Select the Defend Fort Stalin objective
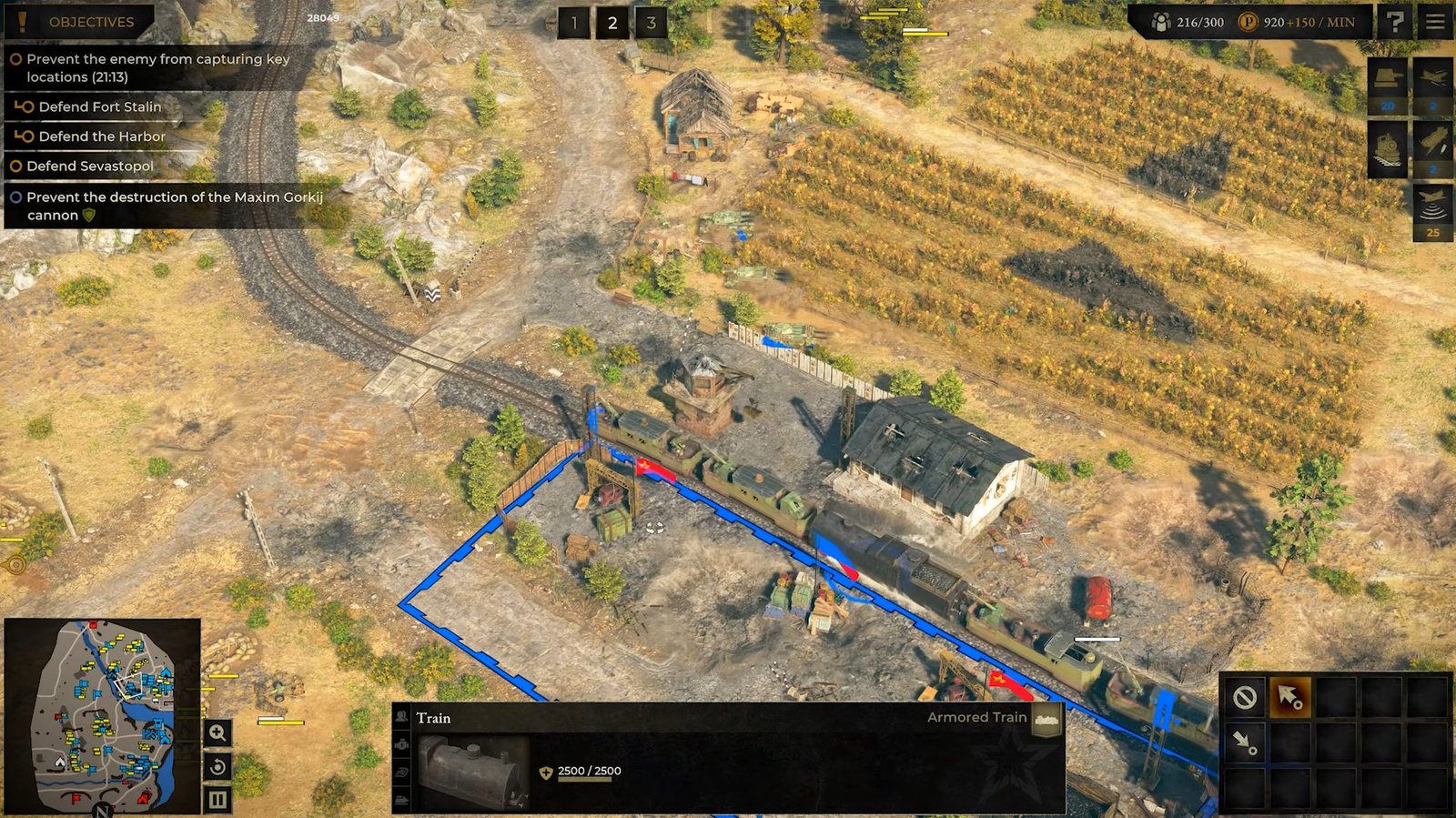 [x=99, y=106]
